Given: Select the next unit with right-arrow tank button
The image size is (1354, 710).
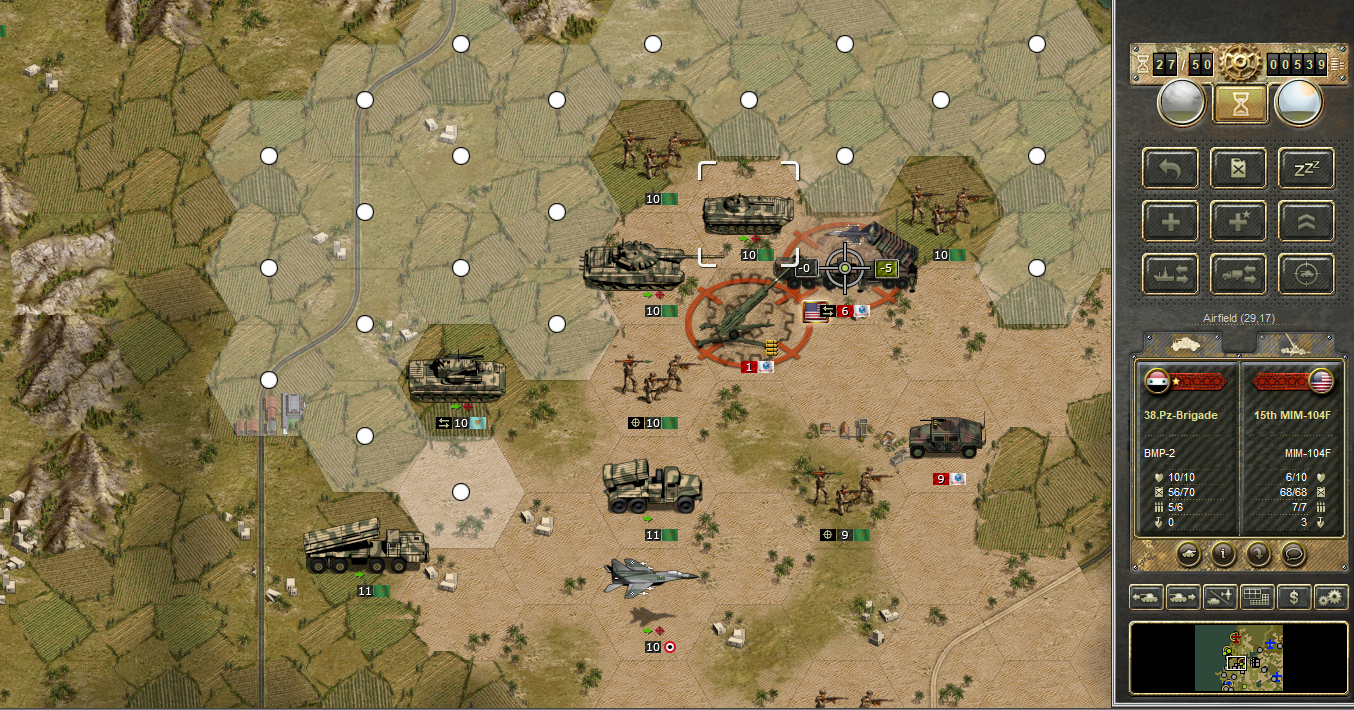Looking at the screenshot, I should click(1184, 598).
